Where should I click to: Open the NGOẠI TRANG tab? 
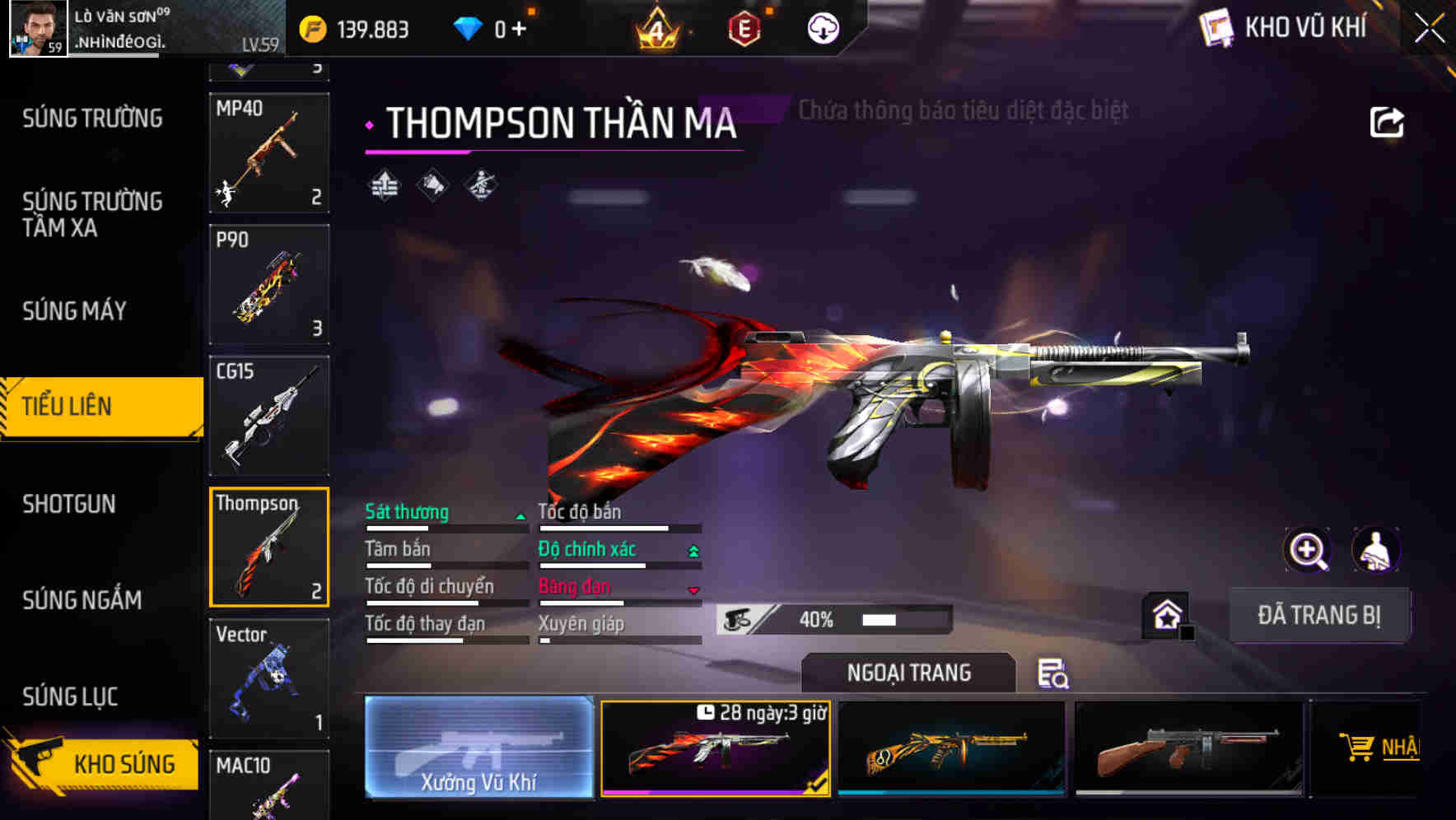tap(908, 672)
